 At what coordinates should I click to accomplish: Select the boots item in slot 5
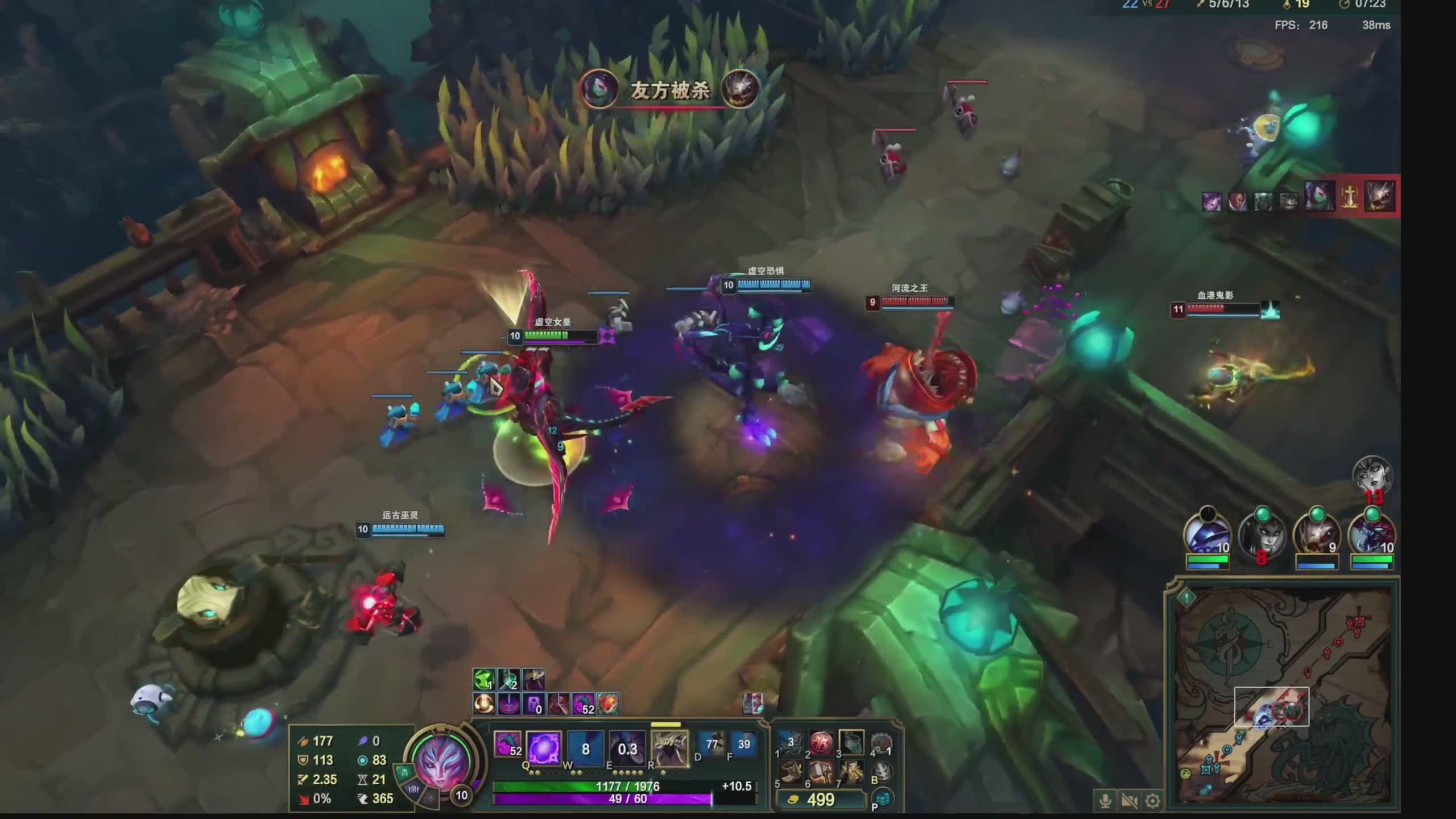[x=789, y=773]
